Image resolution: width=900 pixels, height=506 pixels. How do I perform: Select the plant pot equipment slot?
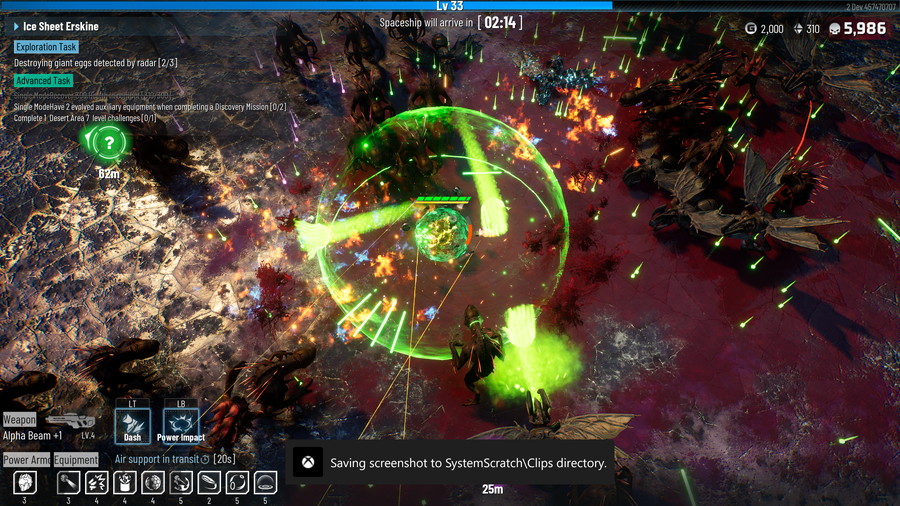pos(125,482)
